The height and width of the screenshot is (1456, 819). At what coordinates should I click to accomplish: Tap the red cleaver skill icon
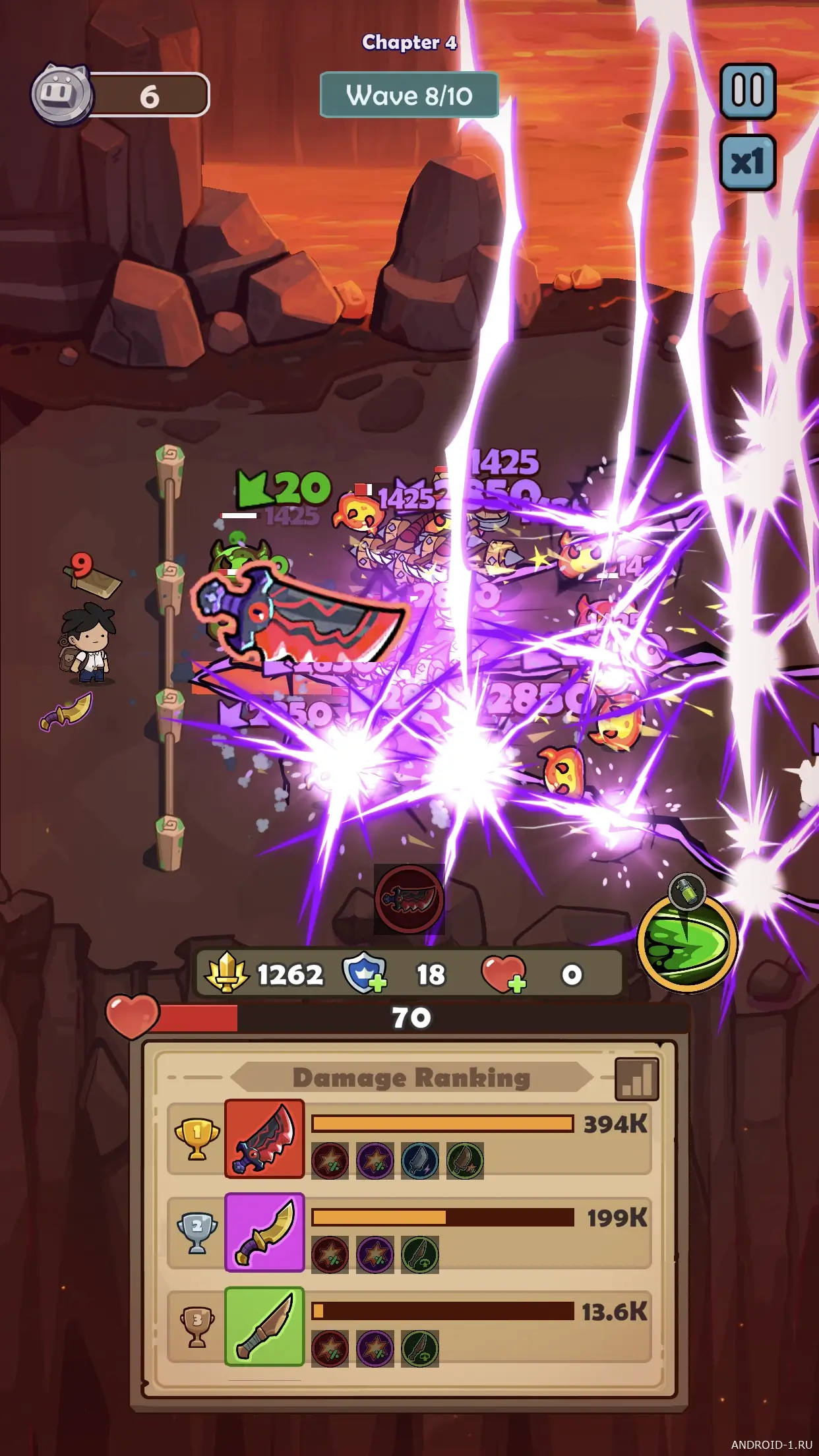tap(409, 899)
